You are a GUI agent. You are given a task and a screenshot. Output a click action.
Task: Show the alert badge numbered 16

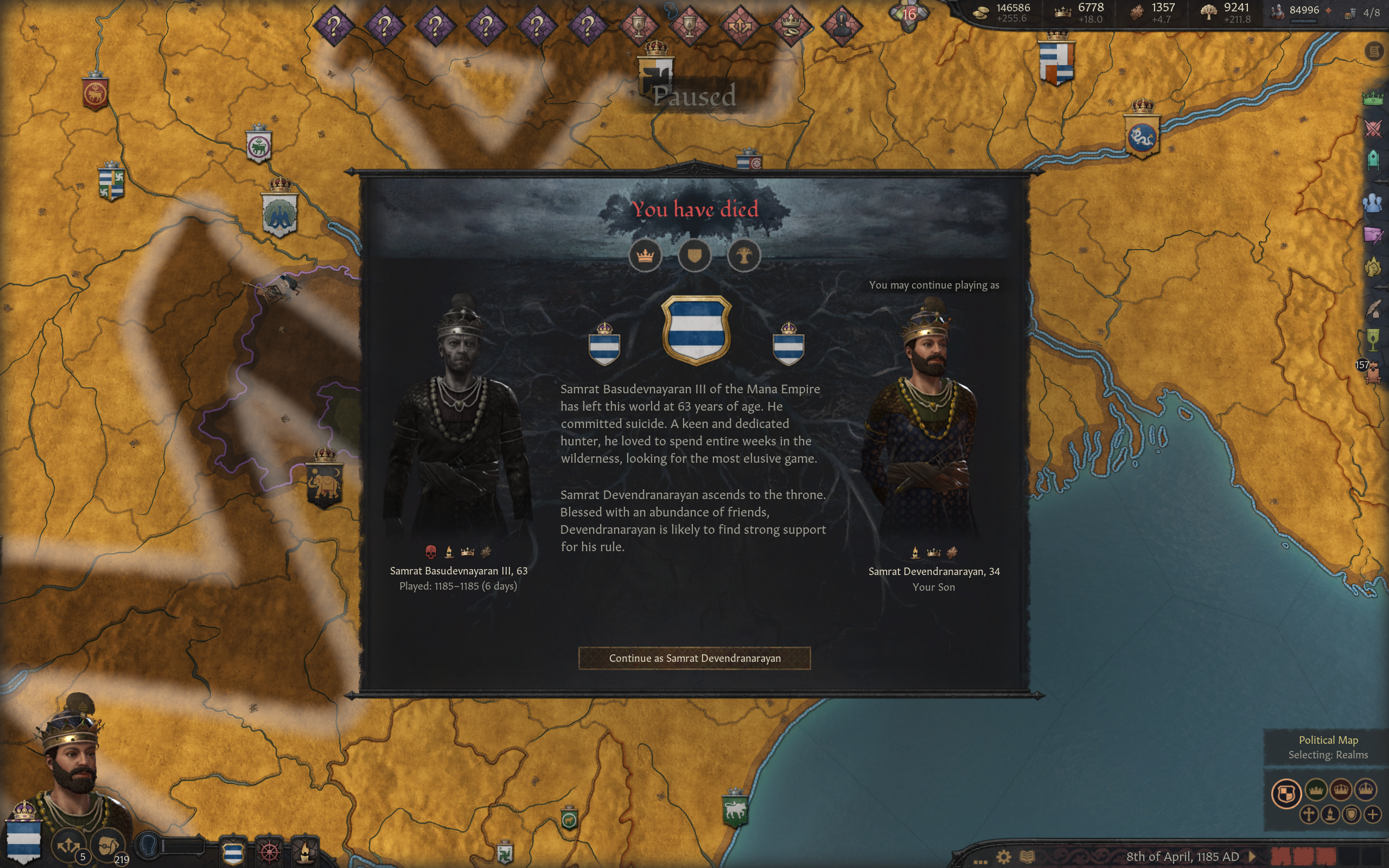909,14
